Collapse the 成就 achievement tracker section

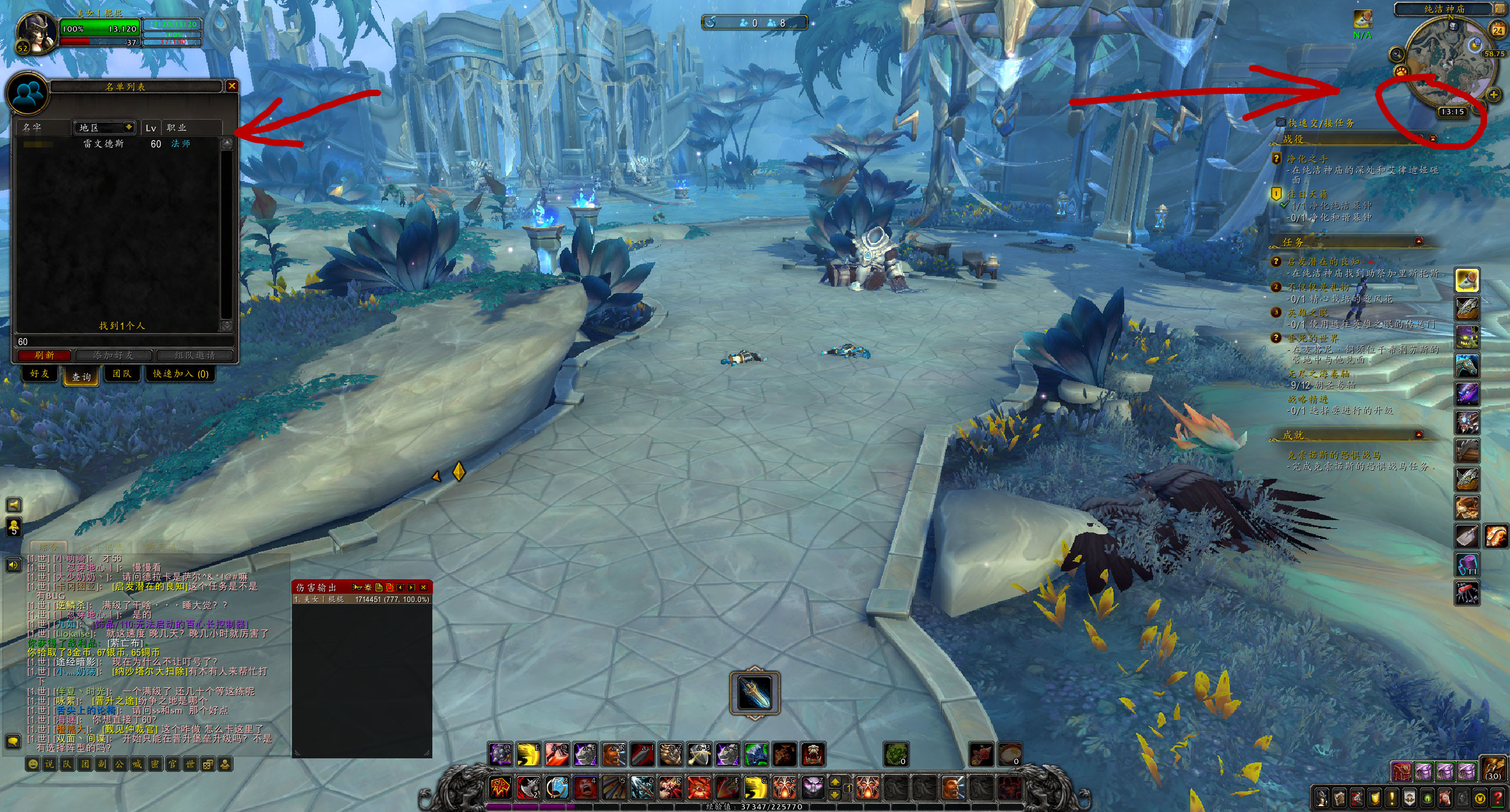coord(1419,435)
